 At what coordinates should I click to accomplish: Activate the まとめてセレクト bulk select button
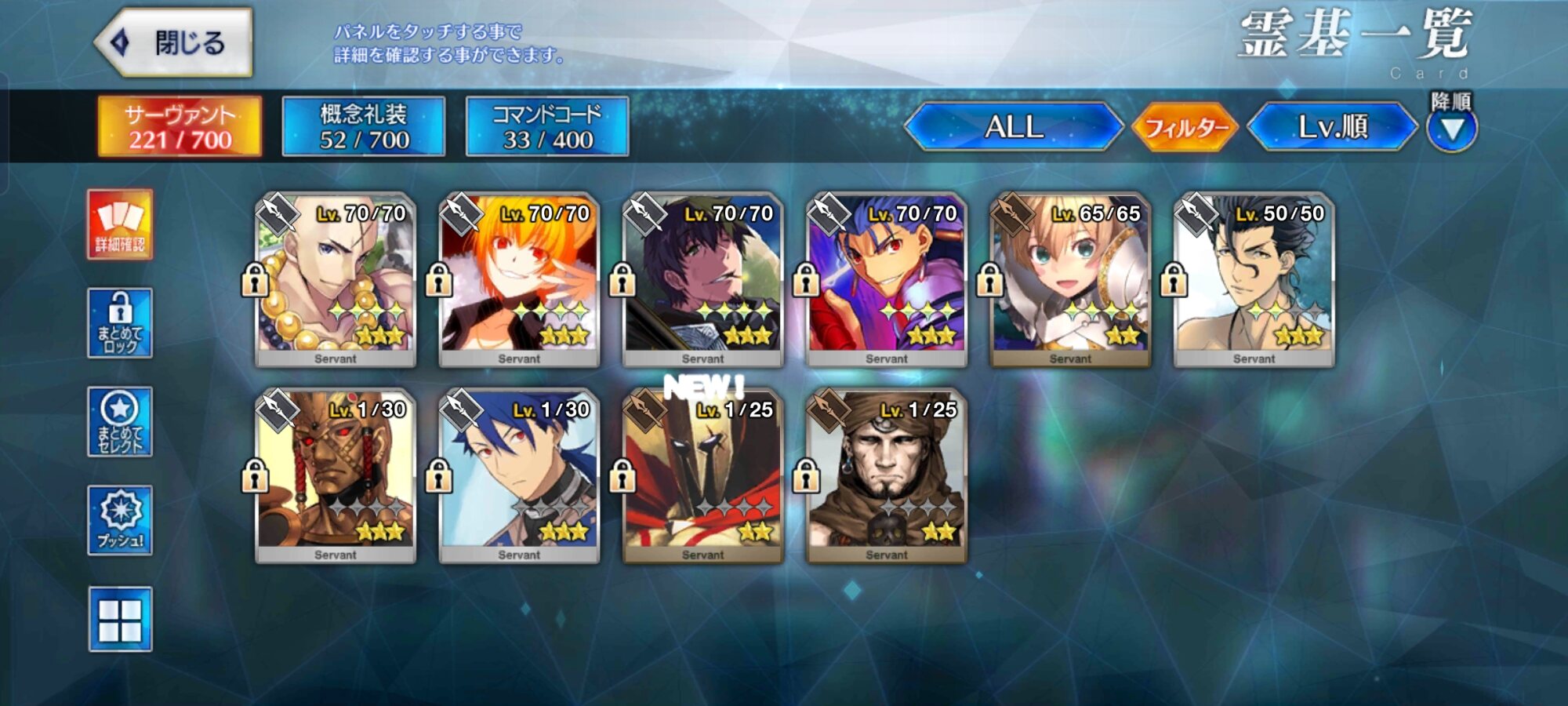(x=120, y=422)
